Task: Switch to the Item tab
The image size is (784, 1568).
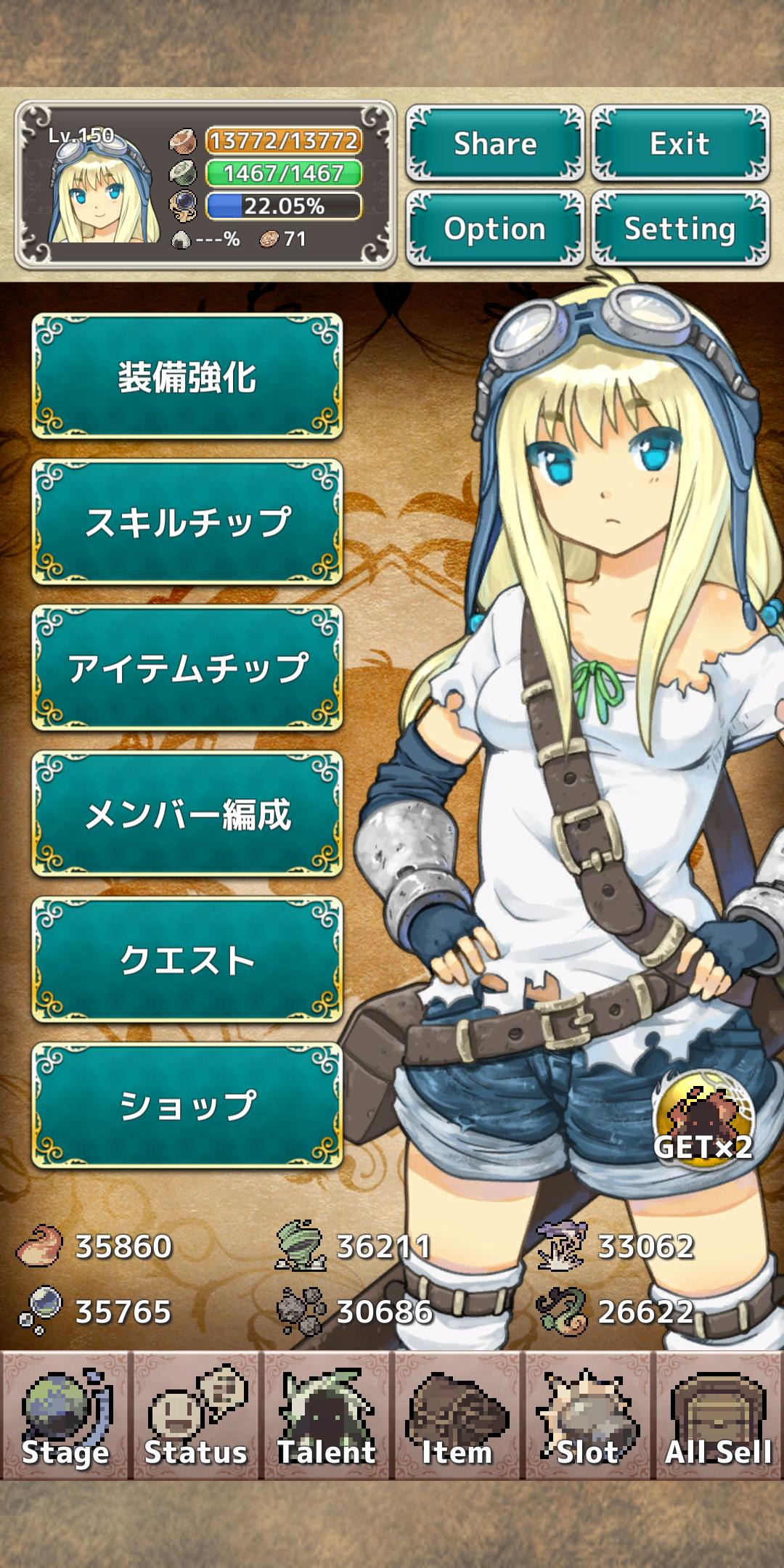Action: (x=457, y=1416)
